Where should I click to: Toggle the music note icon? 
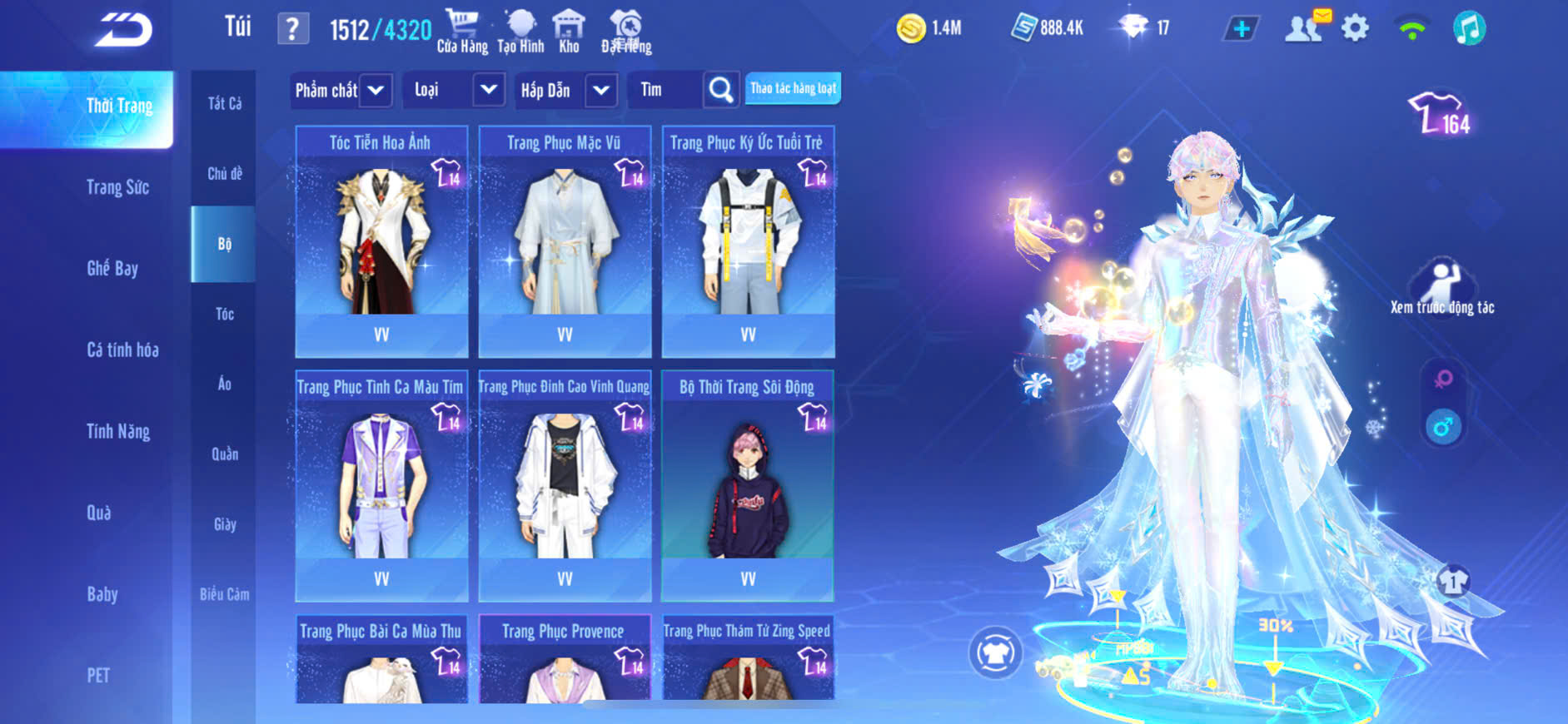tap(1469, 29)
